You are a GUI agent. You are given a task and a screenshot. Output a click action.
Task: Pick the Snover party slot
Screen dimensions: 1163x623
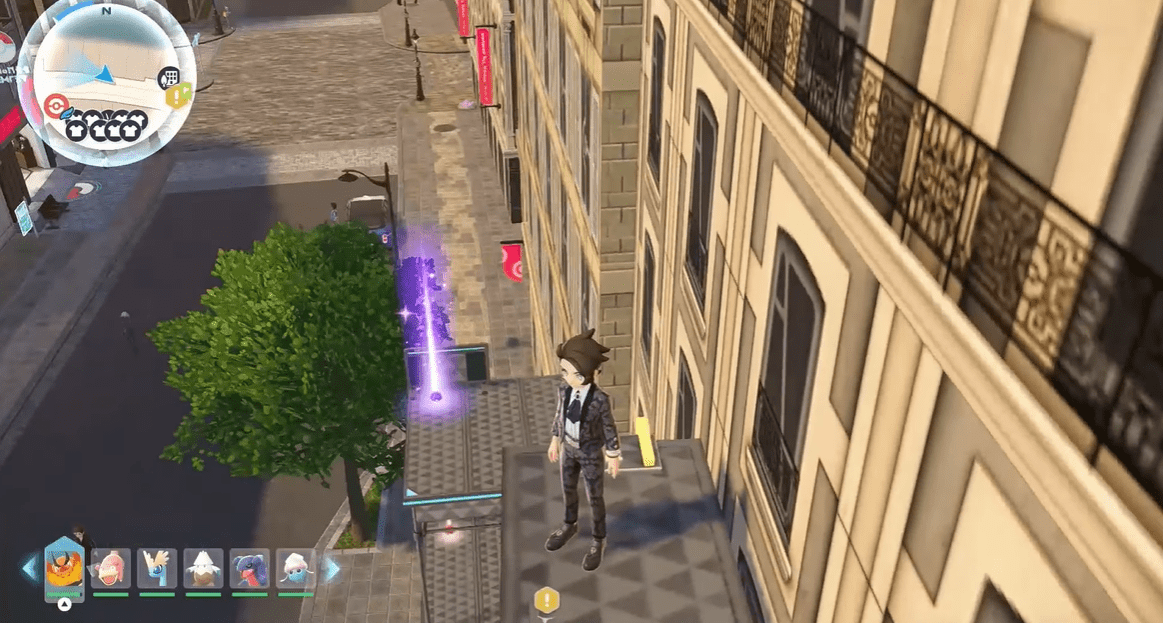[203, 568]
